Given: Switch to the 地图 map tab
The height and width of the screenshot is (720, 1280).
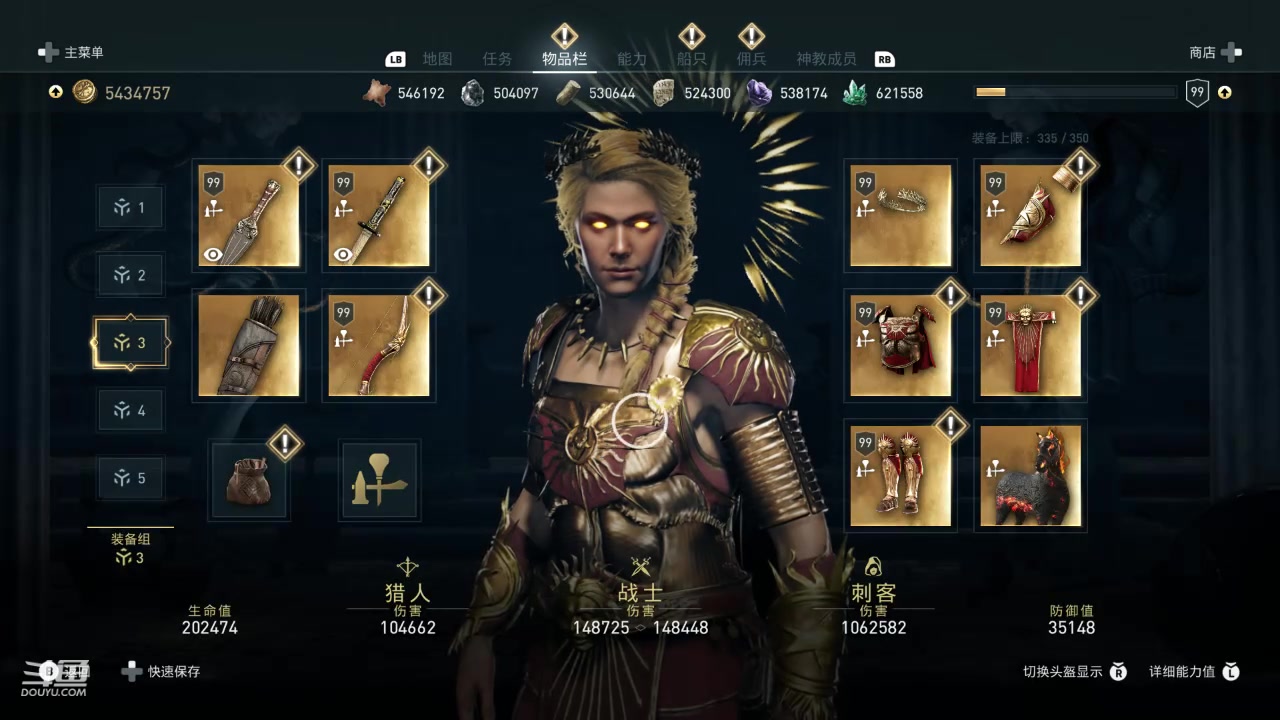Looking at the screenshot, I should (437, 59).
